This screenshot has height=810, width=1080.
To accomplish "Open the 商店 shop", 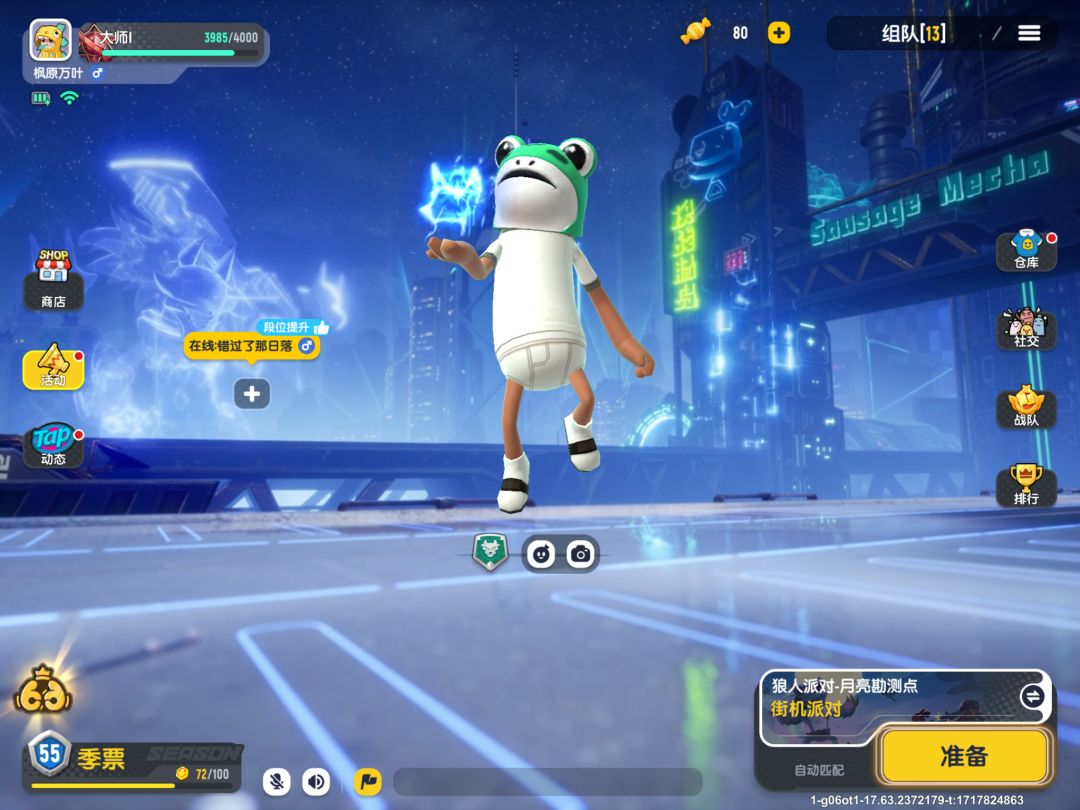I will click(x=53, y=279).
